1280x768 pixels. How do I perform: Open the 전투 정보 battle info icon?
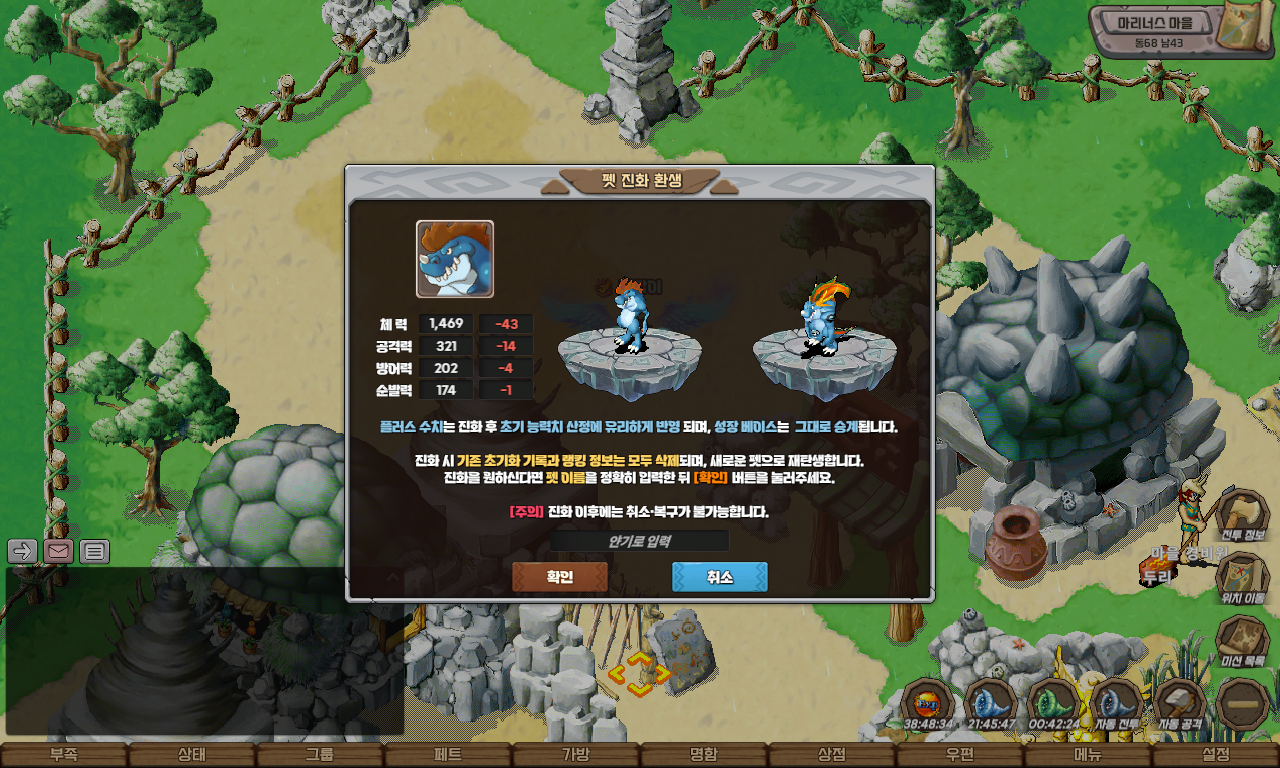[1243, 514]
